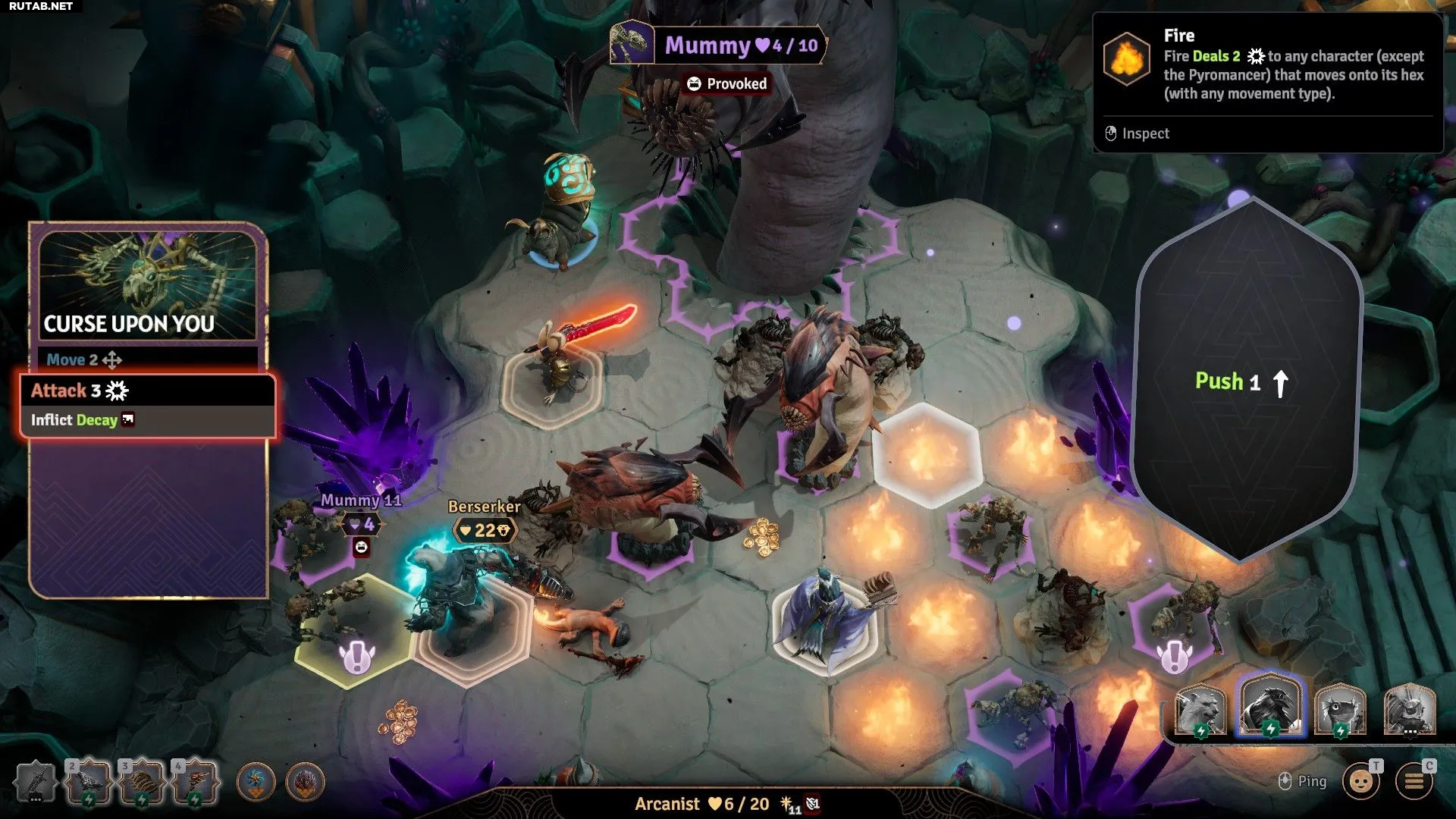Image resolution: width=1456 pixels, height=819 pixels.
Task: Select the bird-shaped item in slot 2
Action: click(89, 782)
